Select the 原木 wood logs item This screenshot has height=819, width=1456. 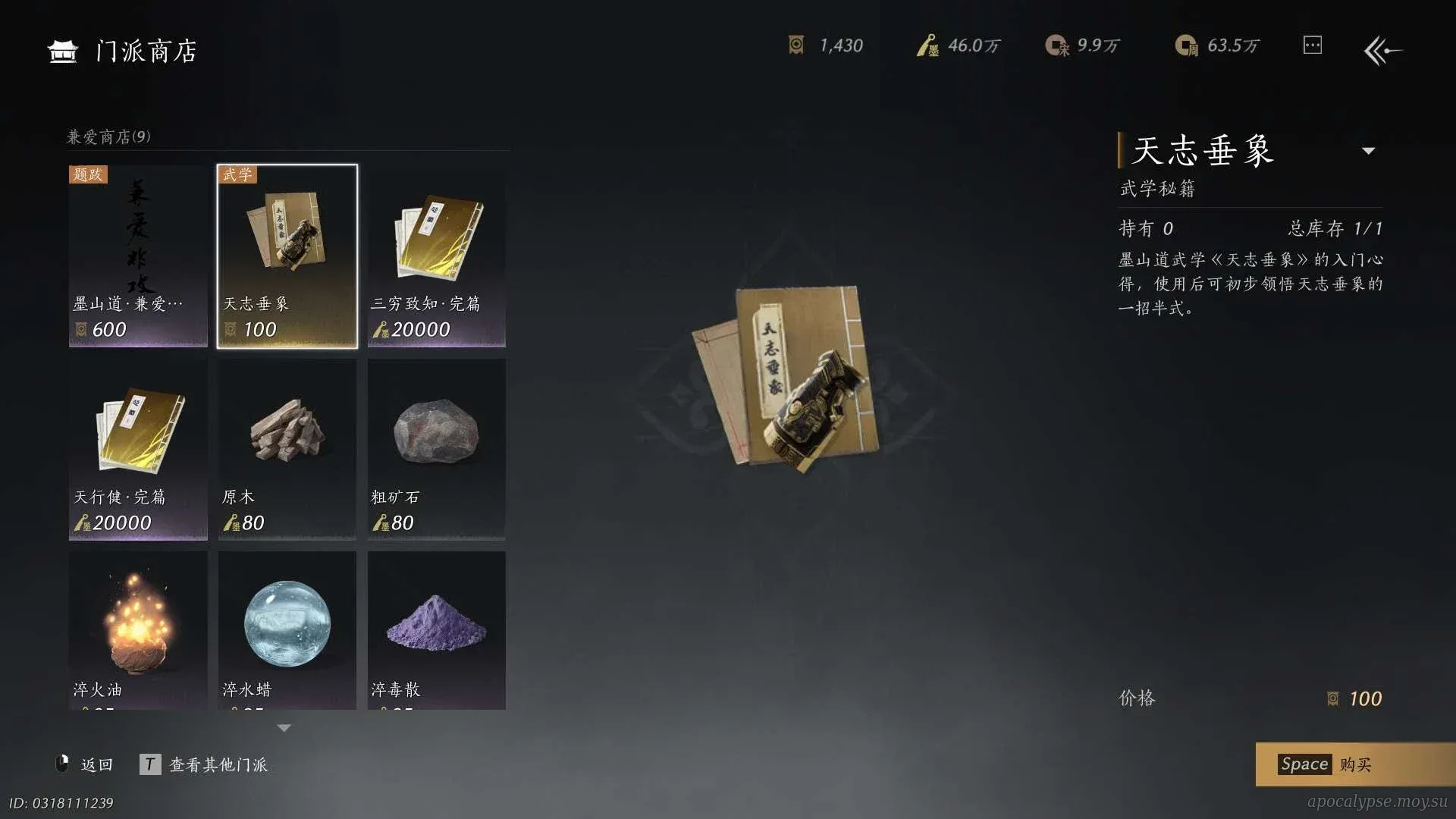[x=287, y=449]
